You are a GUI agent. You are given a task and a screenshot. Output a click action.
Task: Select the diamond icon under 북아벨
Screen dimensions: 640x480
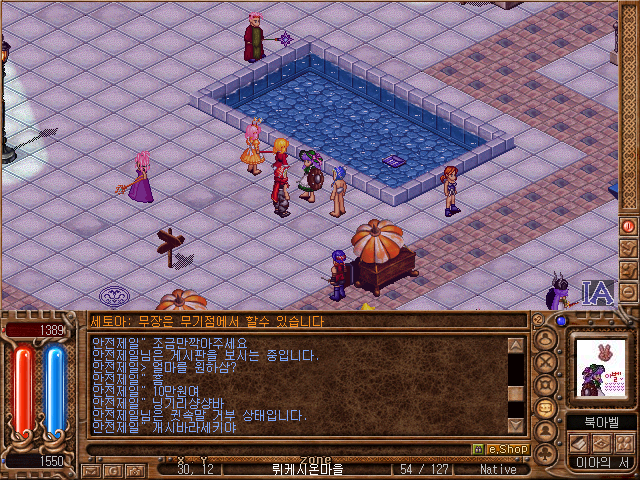pyautogui.click(x=601, y=442)
